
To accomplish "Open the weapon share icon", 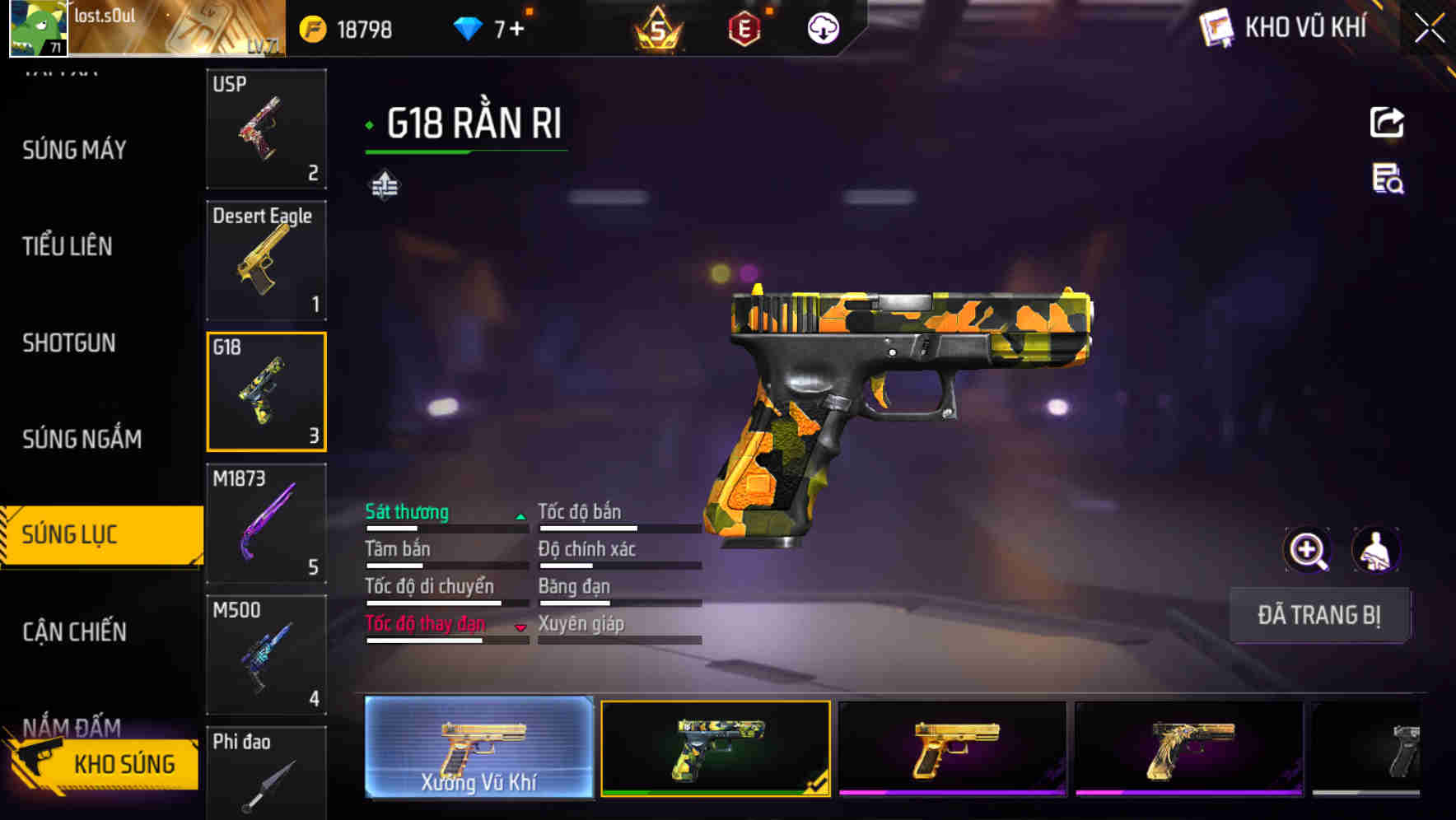I will (1387, 122).
